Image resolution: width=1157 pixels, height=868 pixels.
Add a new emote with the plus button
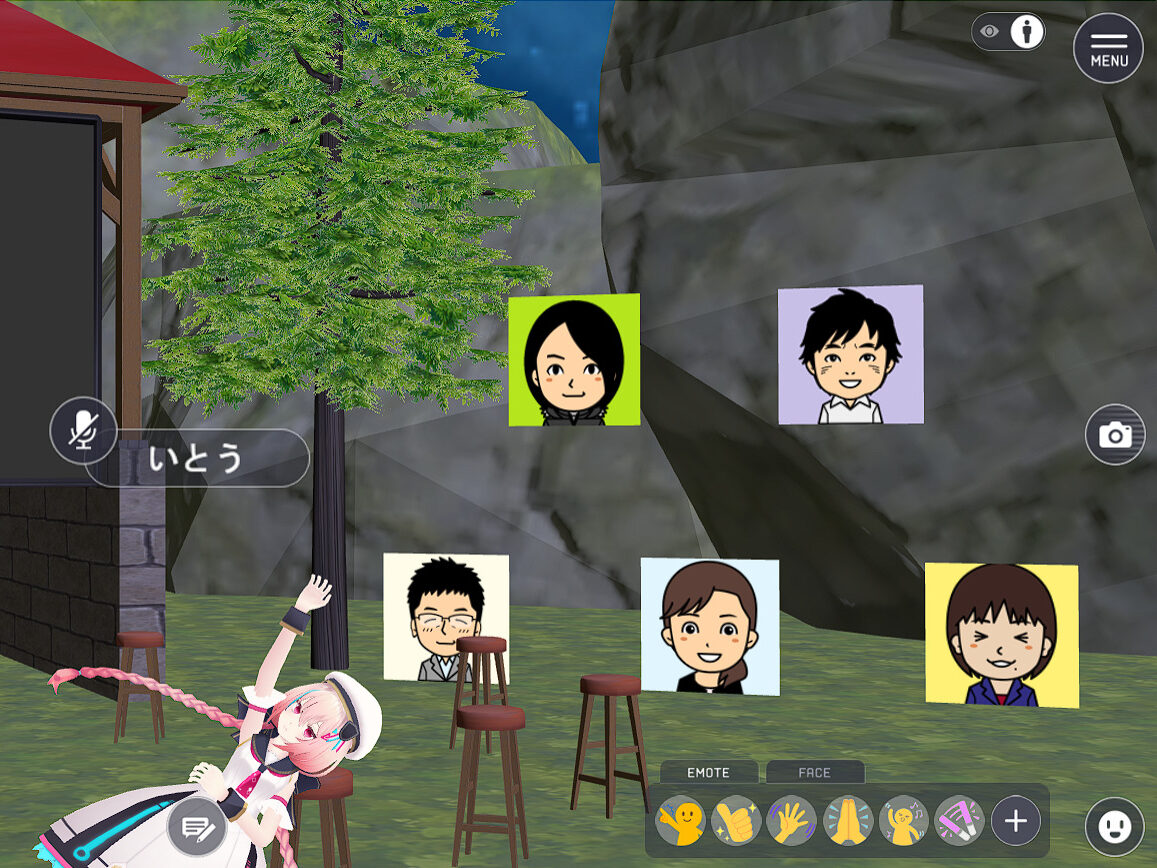click(x=1016, y=822)
